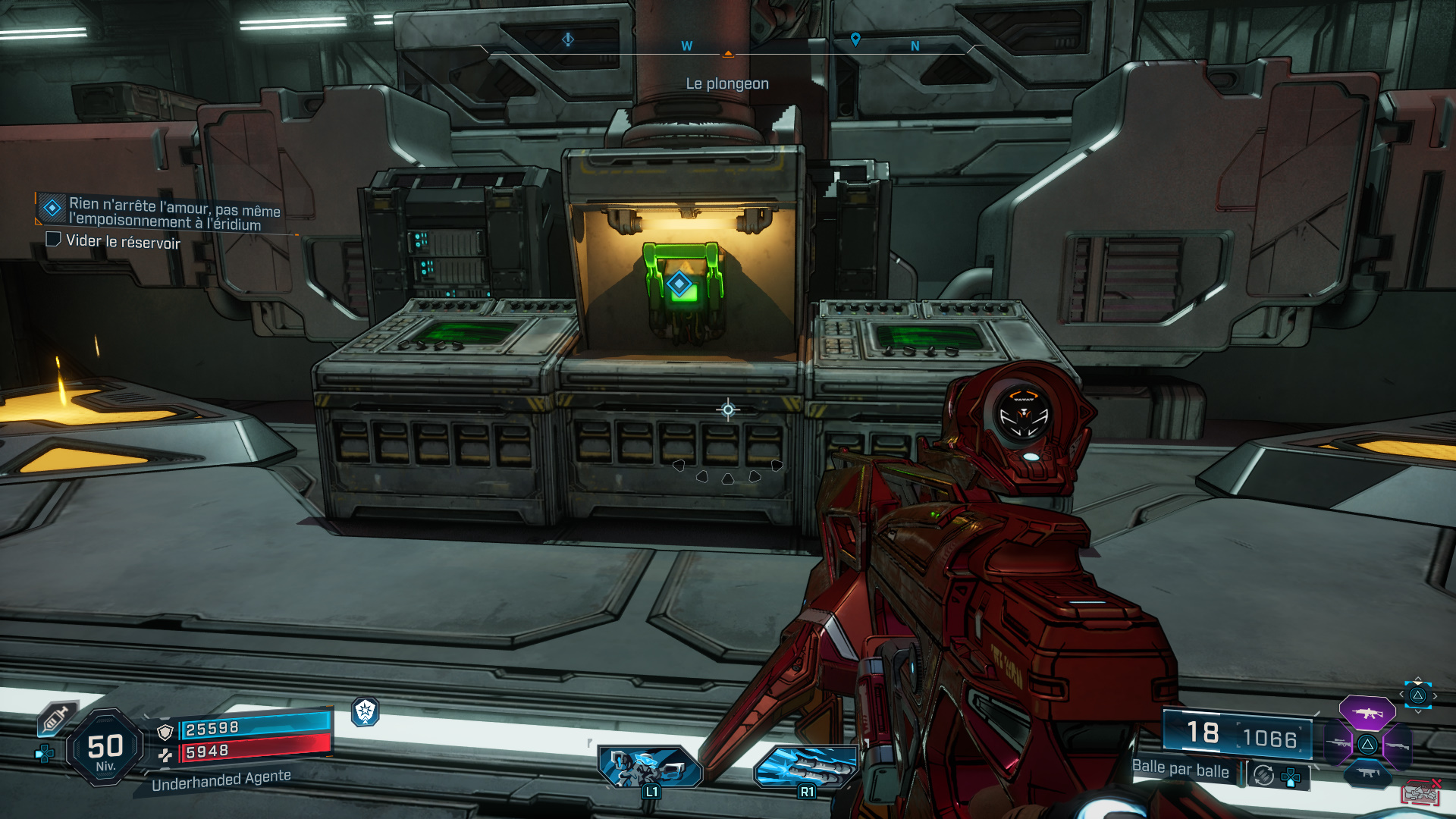The width and height of the screenshot is (1456, 819).
Task: Click the shield buff status icon
Action: pos(366,711)
